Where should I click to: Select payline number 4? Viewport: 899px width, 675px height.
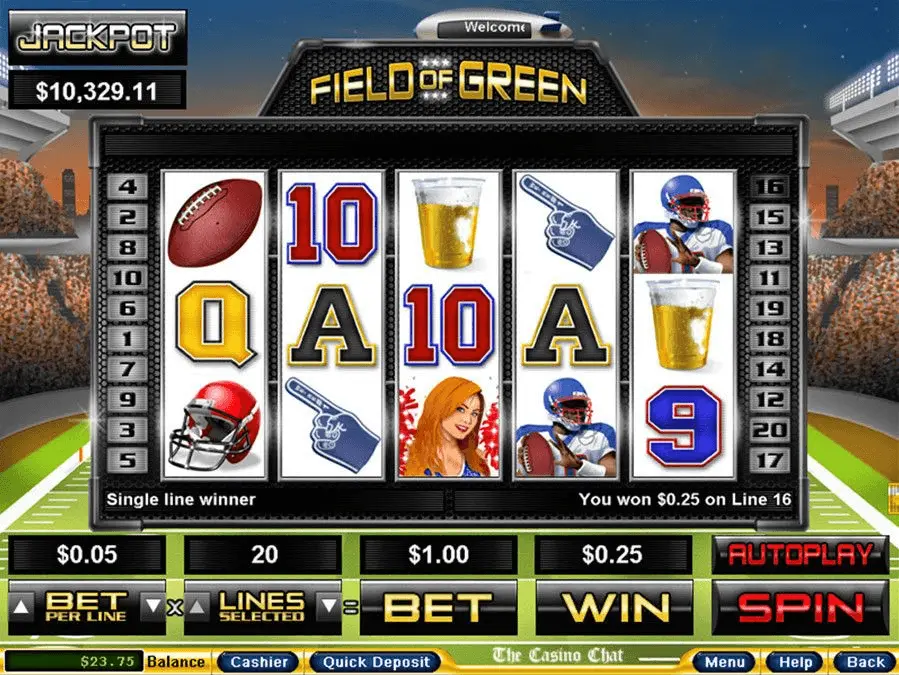129,186
